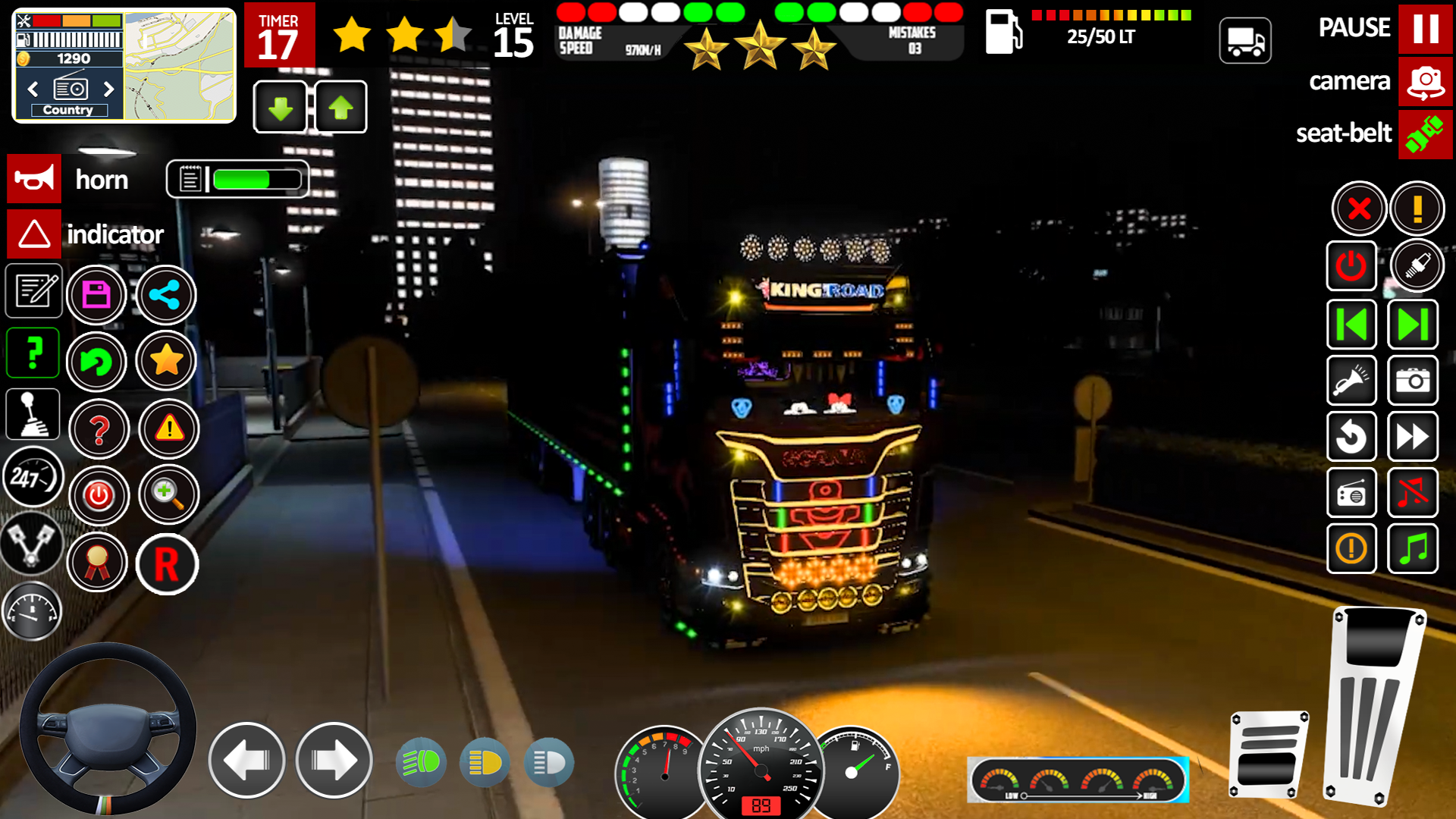Skip to next track button
This screenshot has width=1456, height=819.
point(1413,325)
